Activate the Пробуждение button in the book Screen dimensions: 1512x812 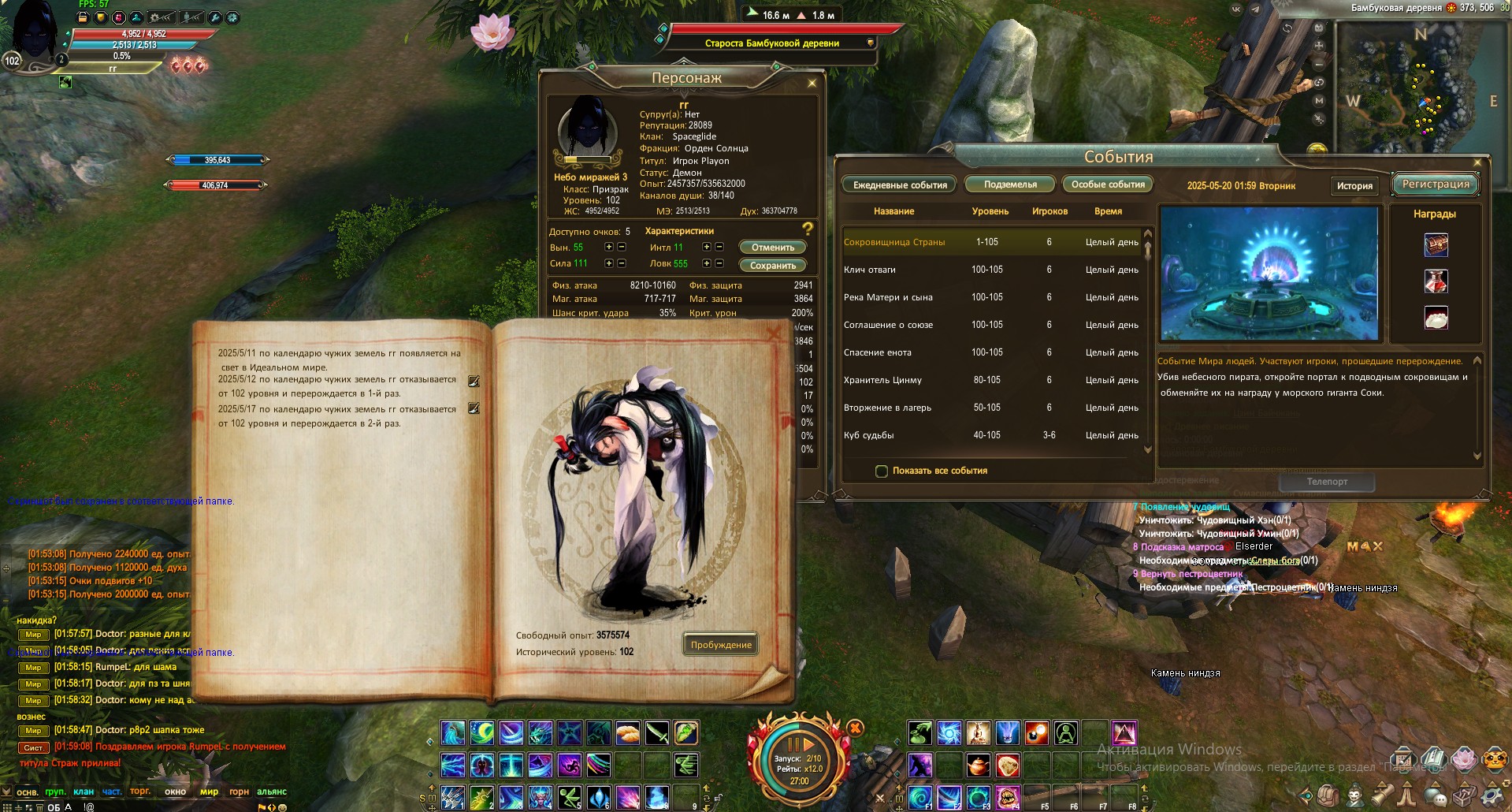720,645
